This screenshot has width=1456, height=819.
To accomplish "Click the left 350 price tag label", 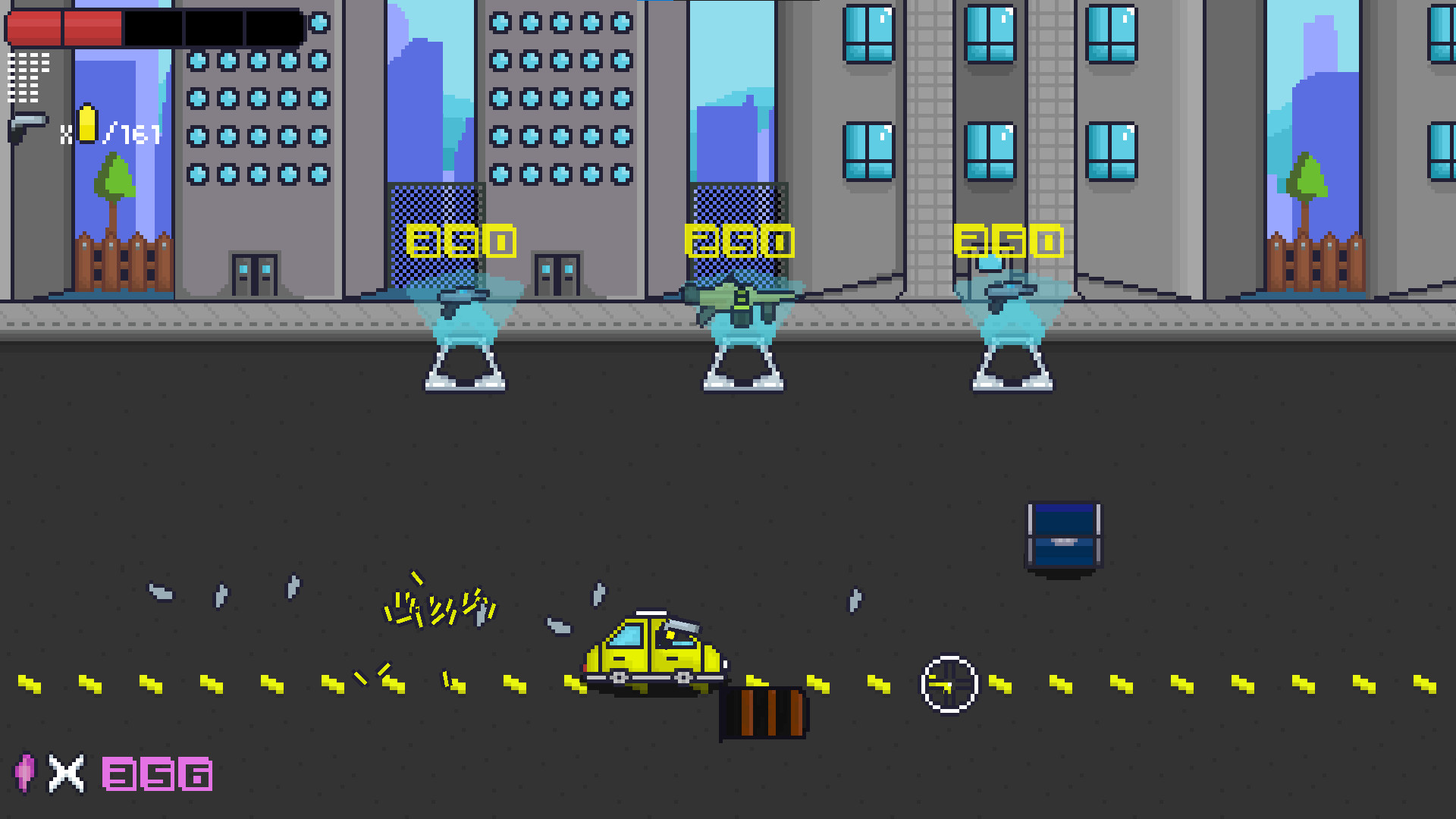I will coord(461,241).
